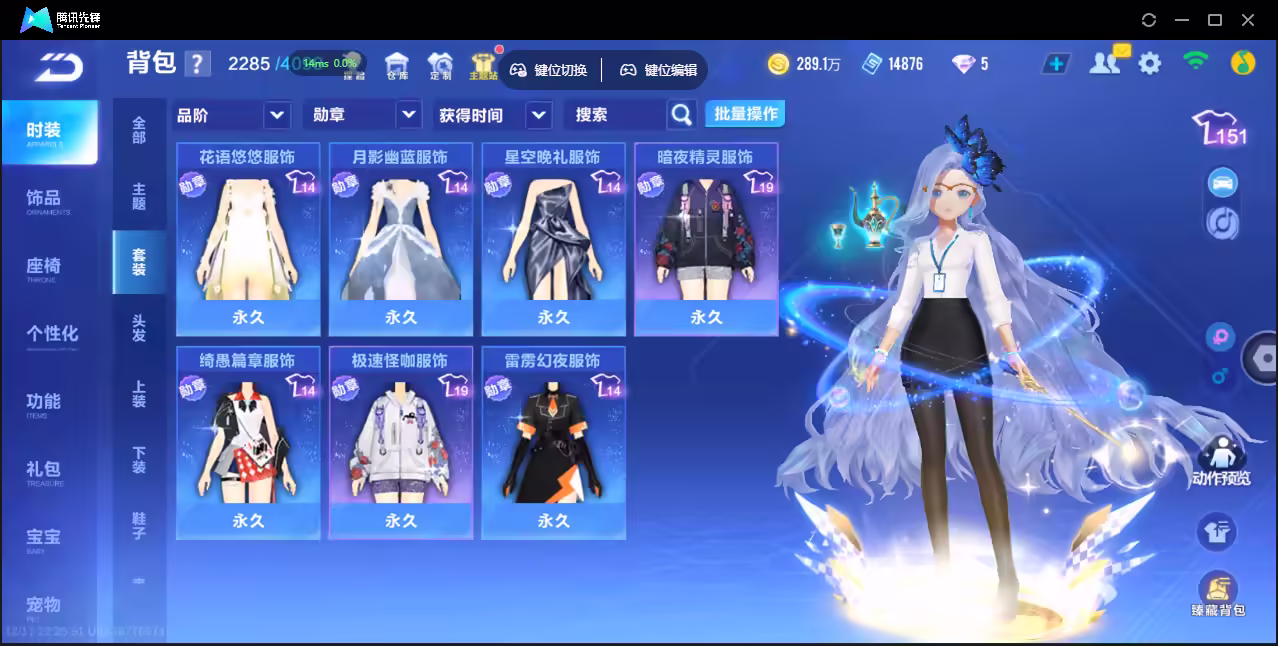Screen dimensions: 1278x646
Task: Pick the 暗夜精灵服饰 outfit
Action: point(705,240)
